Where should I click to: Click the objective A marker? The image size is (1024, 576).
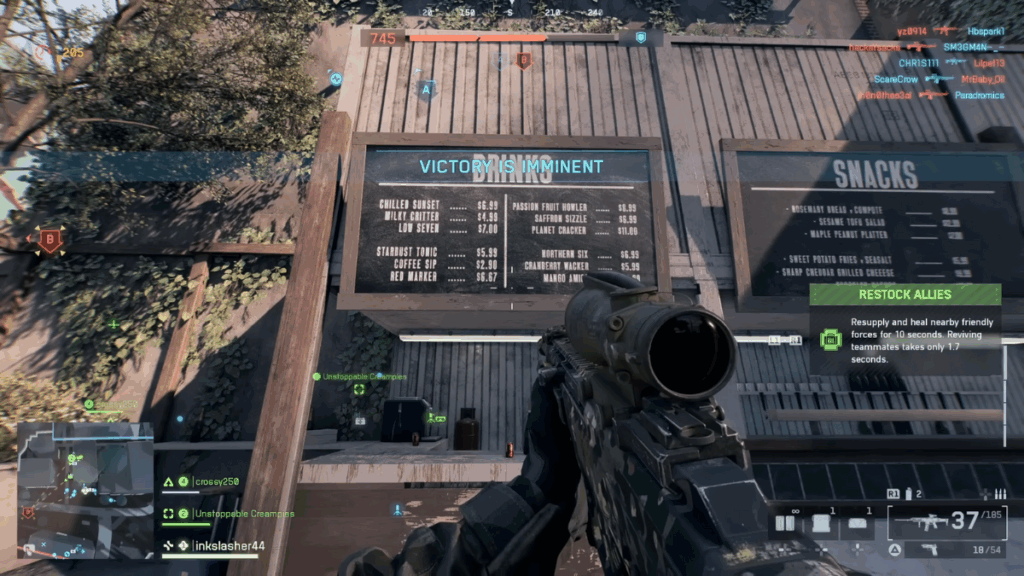pos(428,89)
